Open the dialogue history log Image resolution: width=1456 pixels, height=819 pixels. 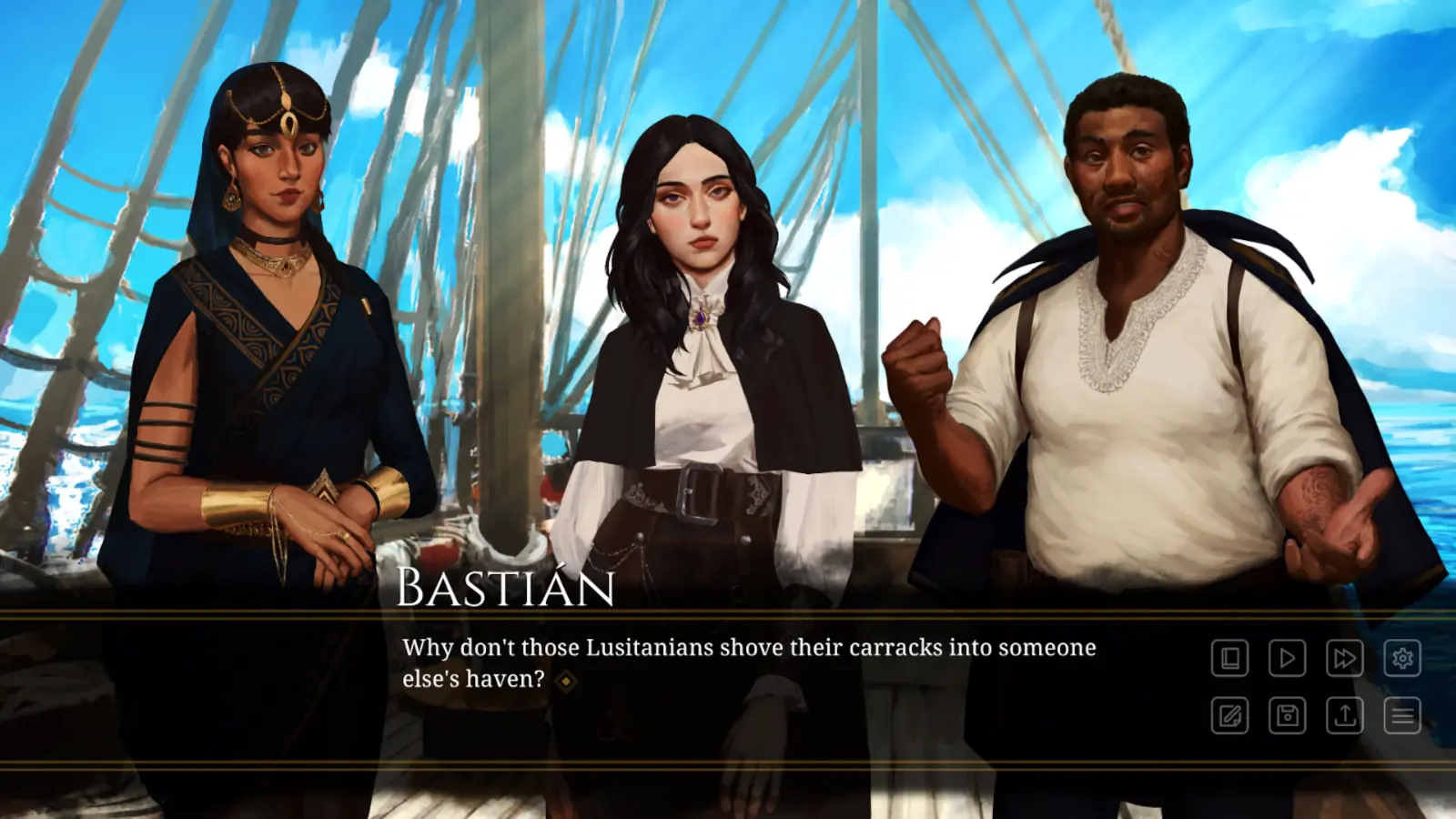click(x=1229, y=658)
